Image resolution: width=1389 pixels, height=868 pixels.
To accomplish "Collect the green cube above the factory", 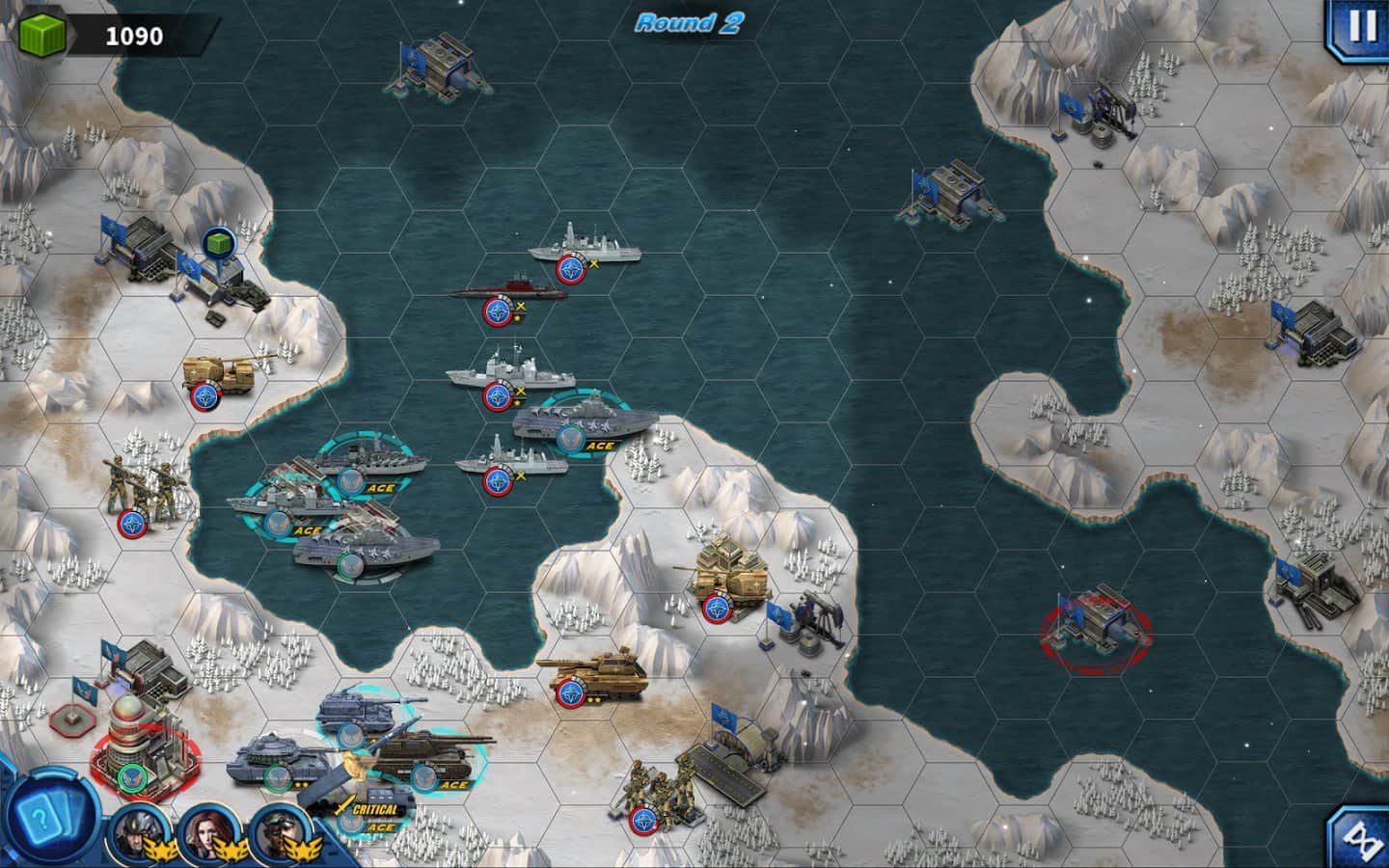I will pyautogui.click(x=220, y=246).
